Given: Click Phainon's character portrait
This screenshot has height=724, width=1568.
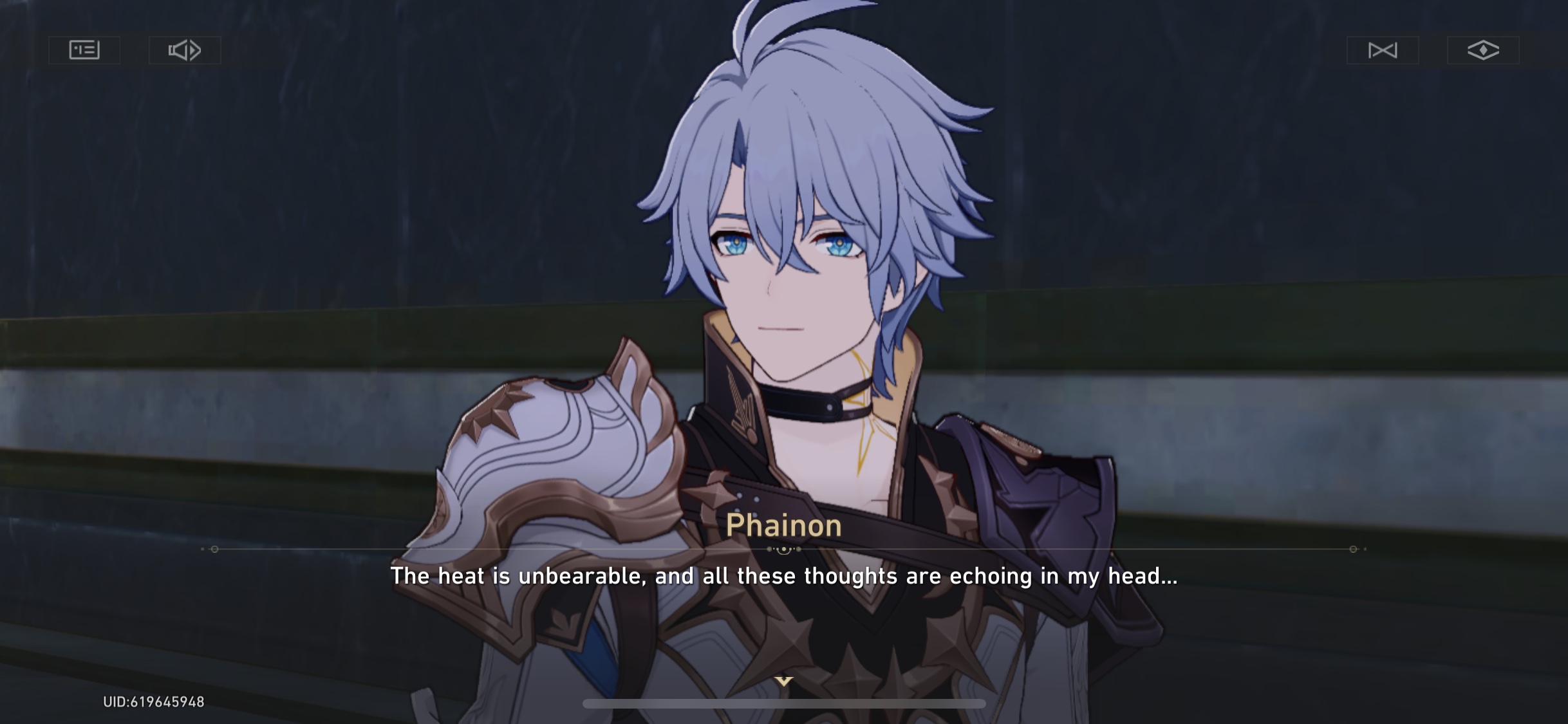Looking at the screenshot, I should click(792, 257).
